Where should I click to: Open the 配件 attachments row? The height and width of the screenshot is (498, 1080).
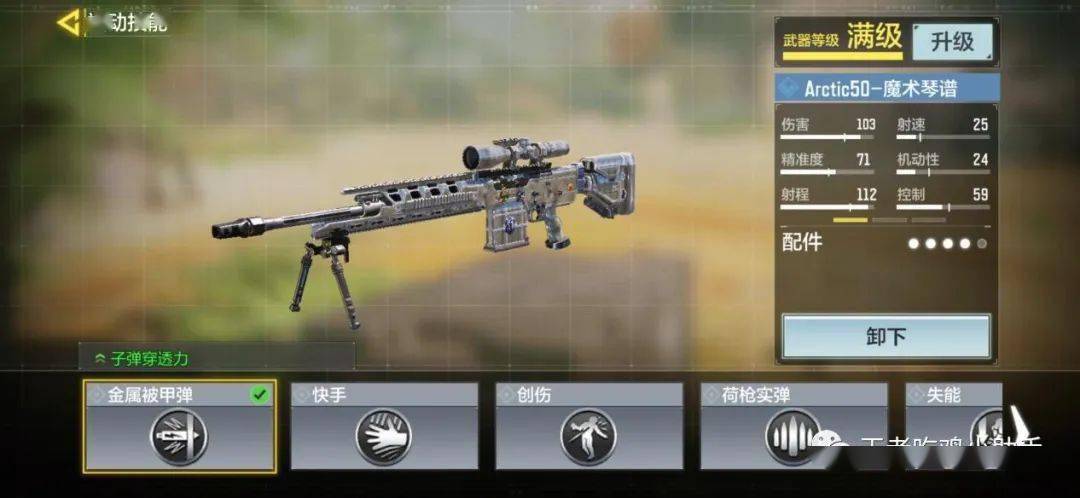point(884,243)
